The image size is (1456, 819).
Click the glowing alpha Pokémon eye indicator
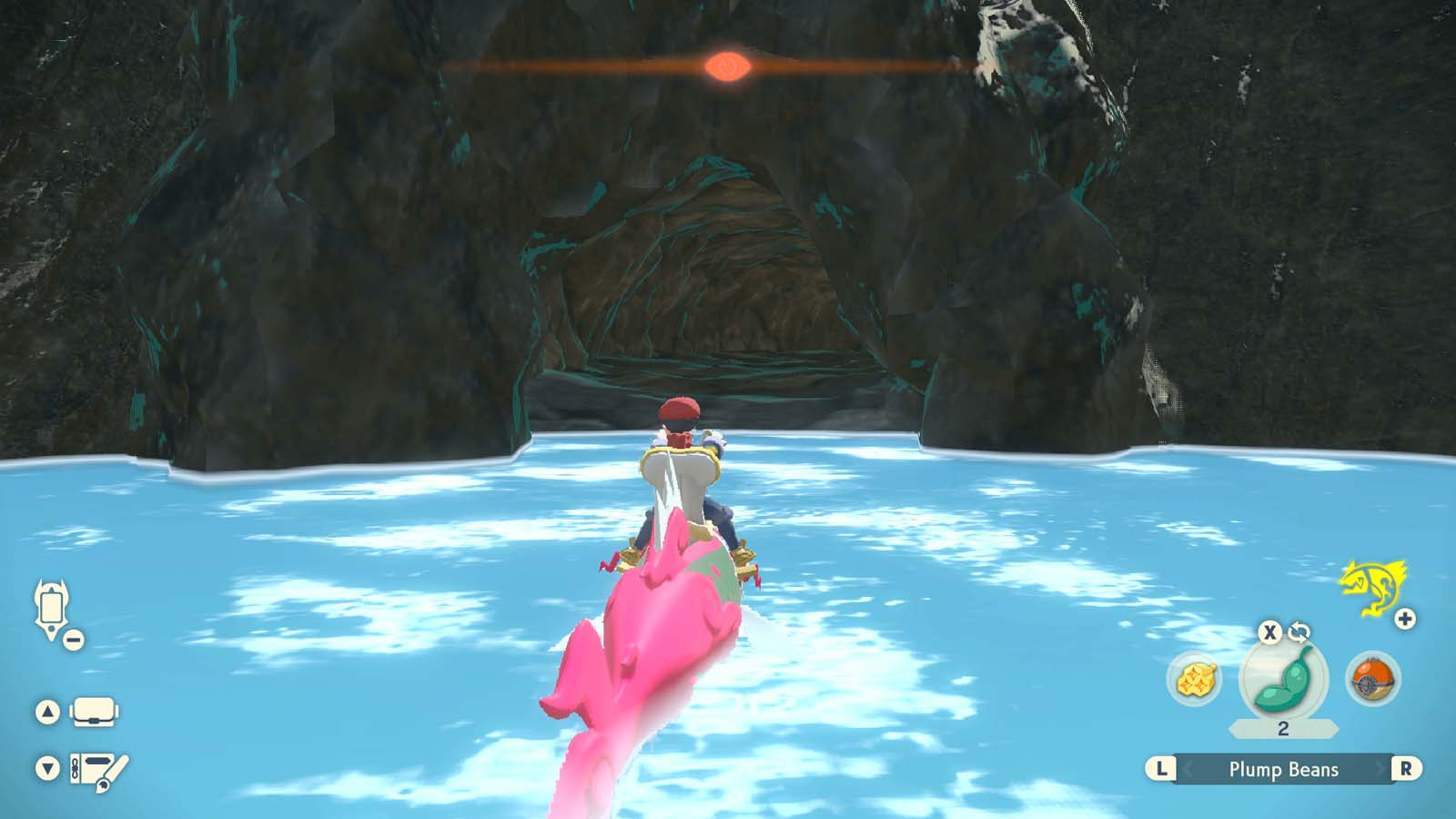click(727, 66)
